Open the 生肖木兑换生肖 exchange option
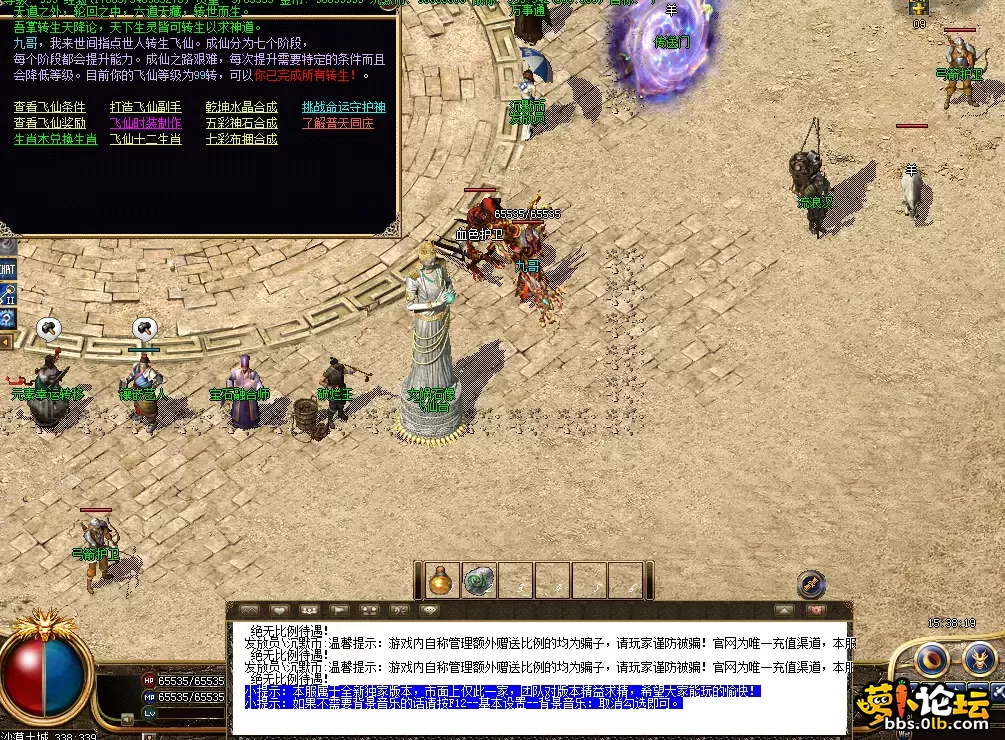This screenshot has height=740, width=1005. 55,139
